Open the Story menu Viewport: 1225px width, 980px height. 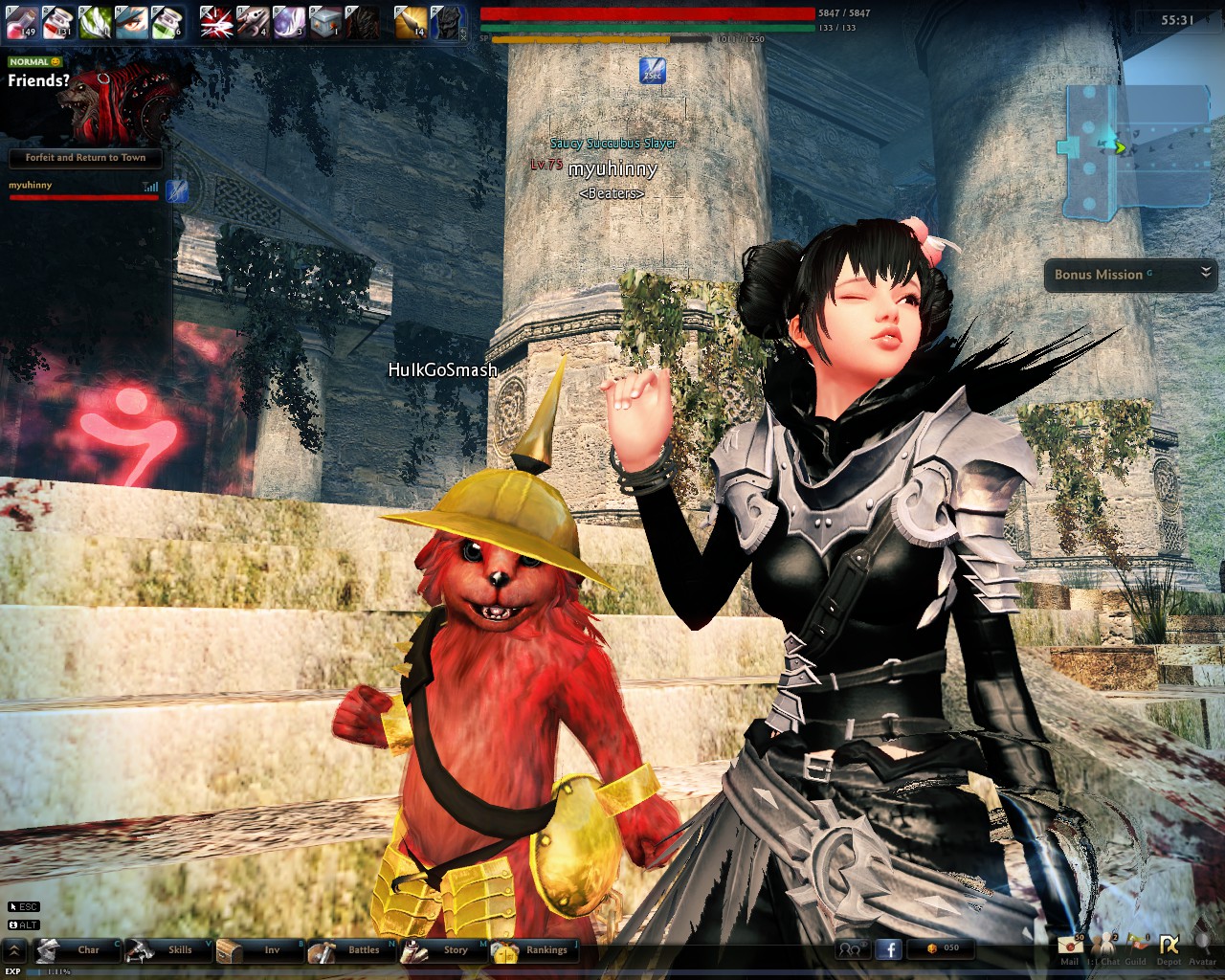pyautogui.click(x=444, y=949)
